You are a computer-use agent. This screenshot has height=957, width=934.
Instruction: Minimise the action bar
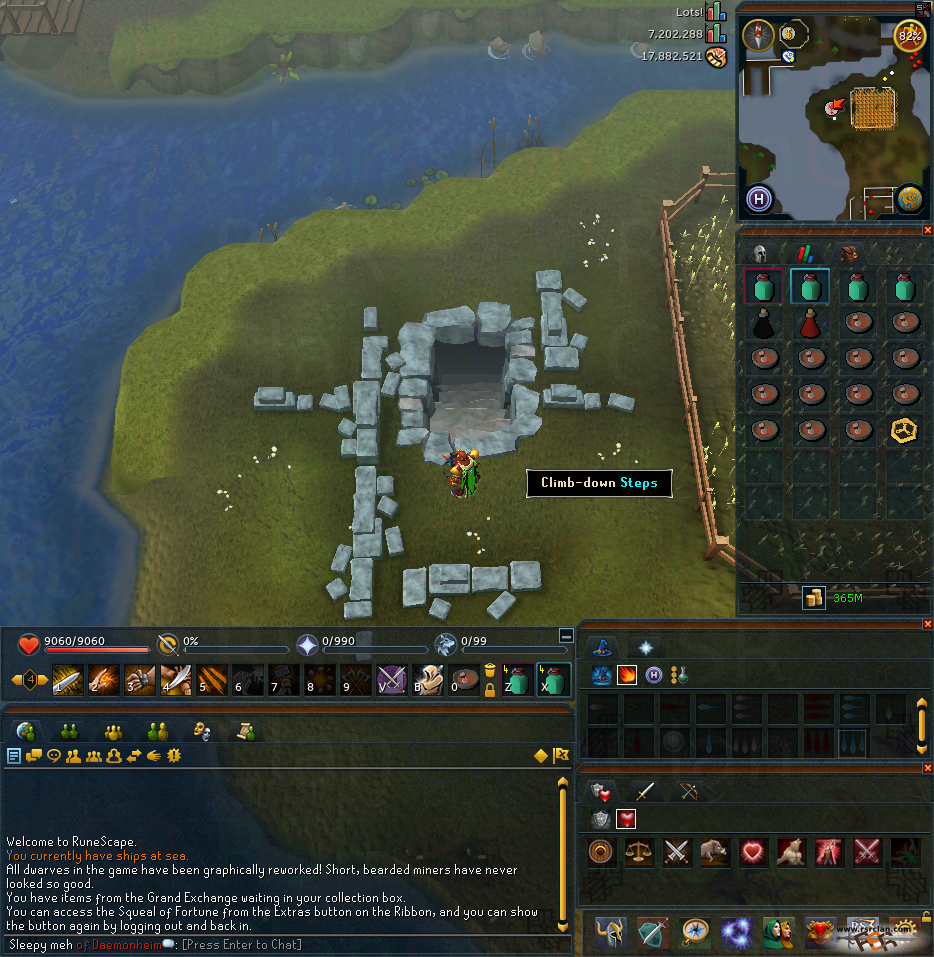coord(567,636)
